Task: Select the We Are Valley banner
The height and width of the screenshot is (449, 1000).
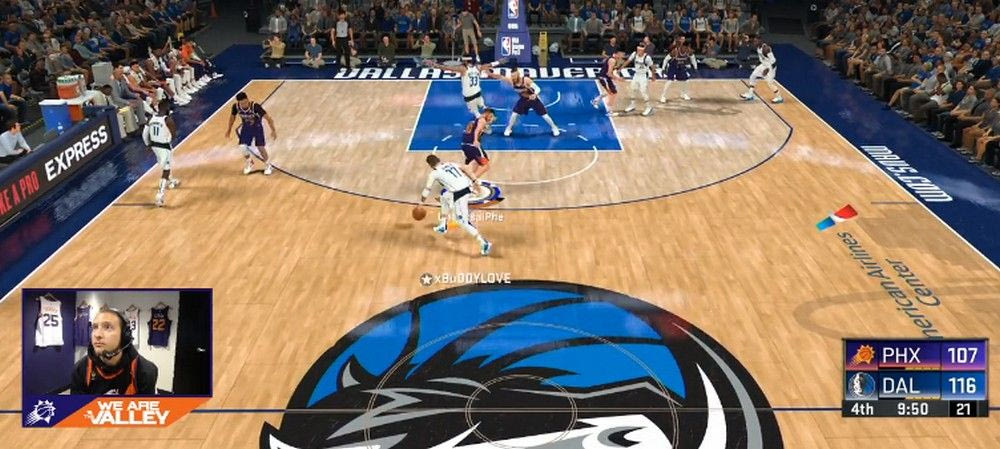Action: (x=125, y=411)
